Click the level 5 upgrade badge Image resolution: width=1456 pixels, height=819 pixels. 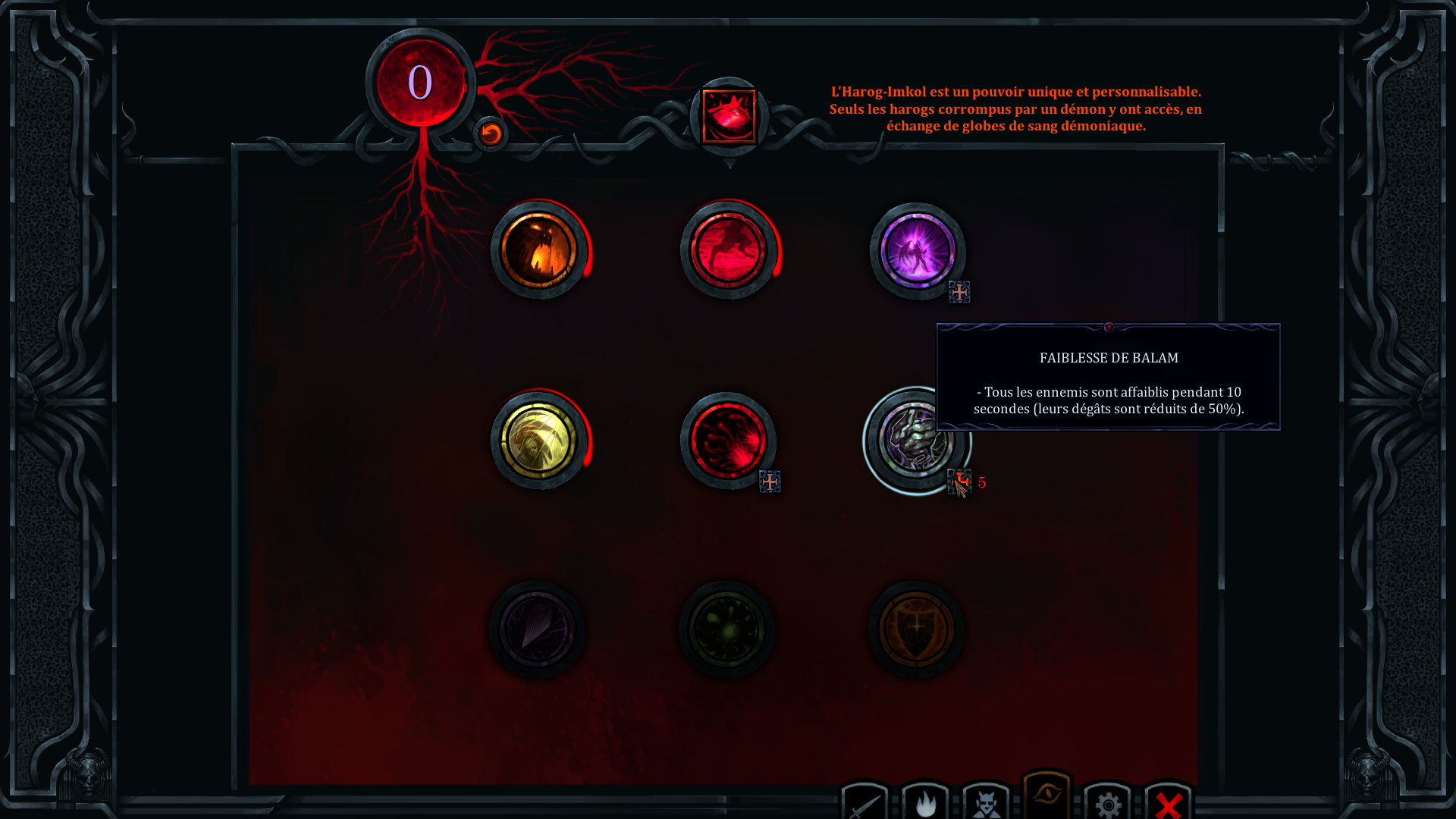(x=960, y=483)
